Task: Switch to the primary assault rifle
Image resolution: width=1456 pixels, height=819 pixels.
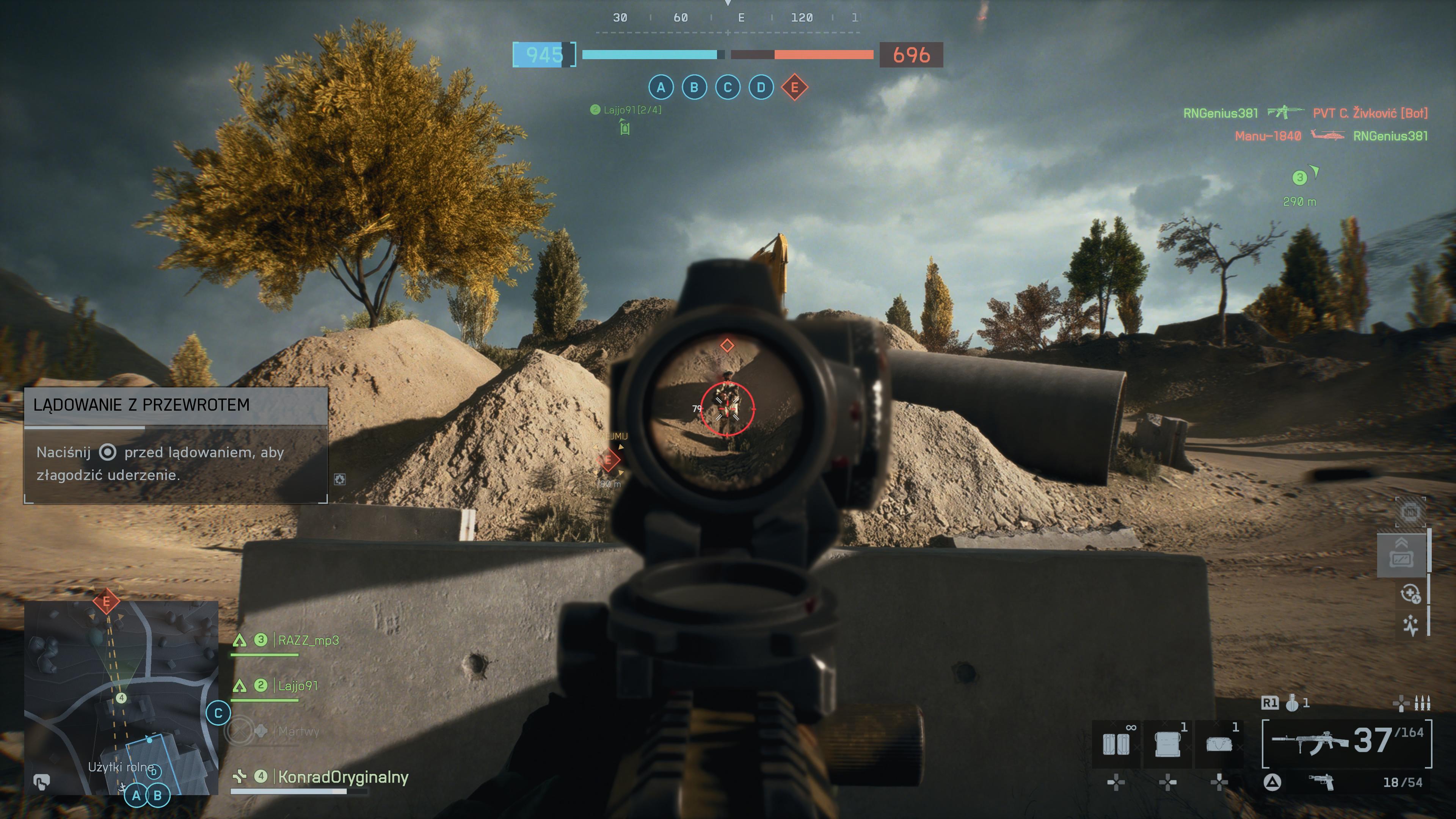Action: click(1310, 742)
